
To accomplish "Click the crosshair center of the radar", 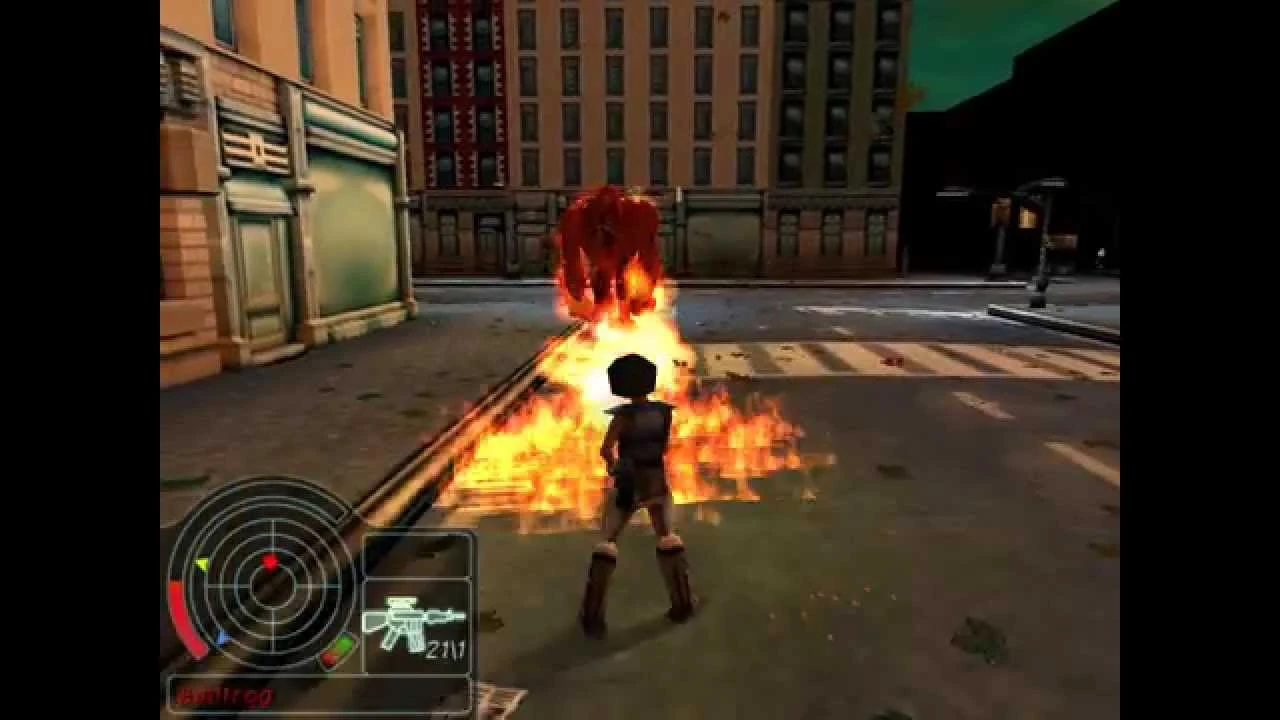I will pyautogui.click(x=274, y=588).
